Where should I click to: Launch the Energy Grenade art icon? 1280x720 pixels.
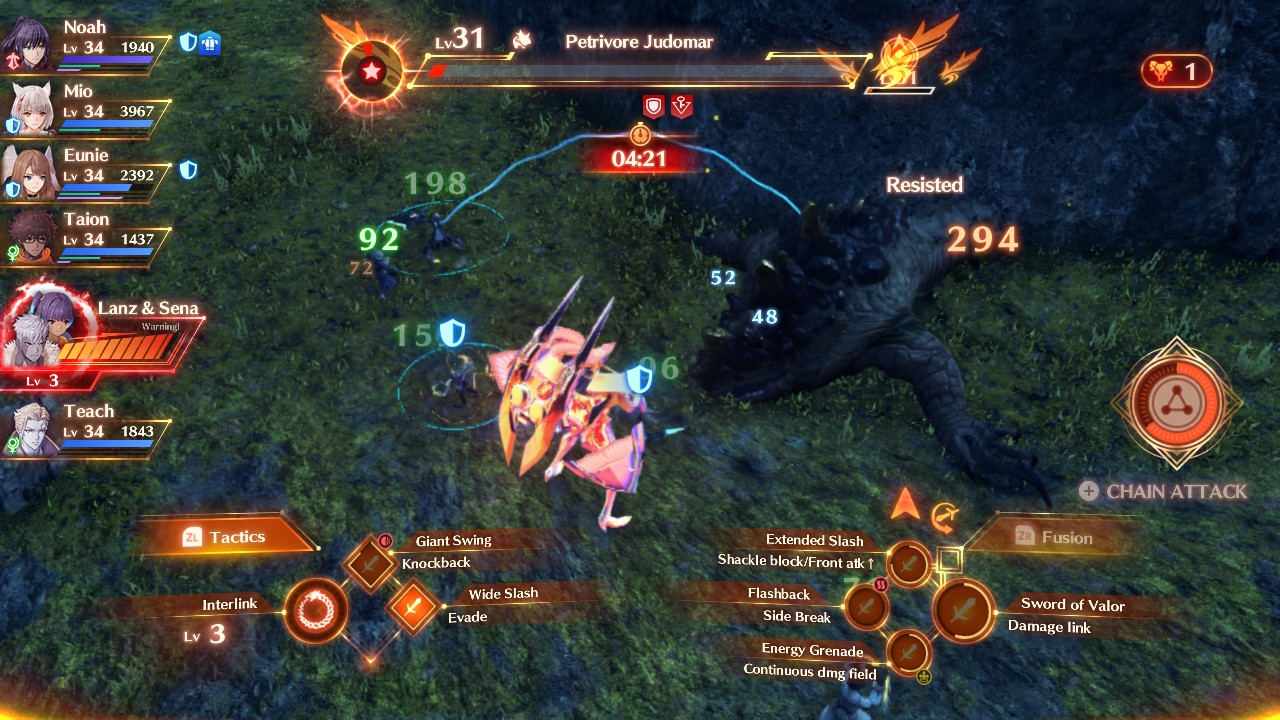[908, 654]
